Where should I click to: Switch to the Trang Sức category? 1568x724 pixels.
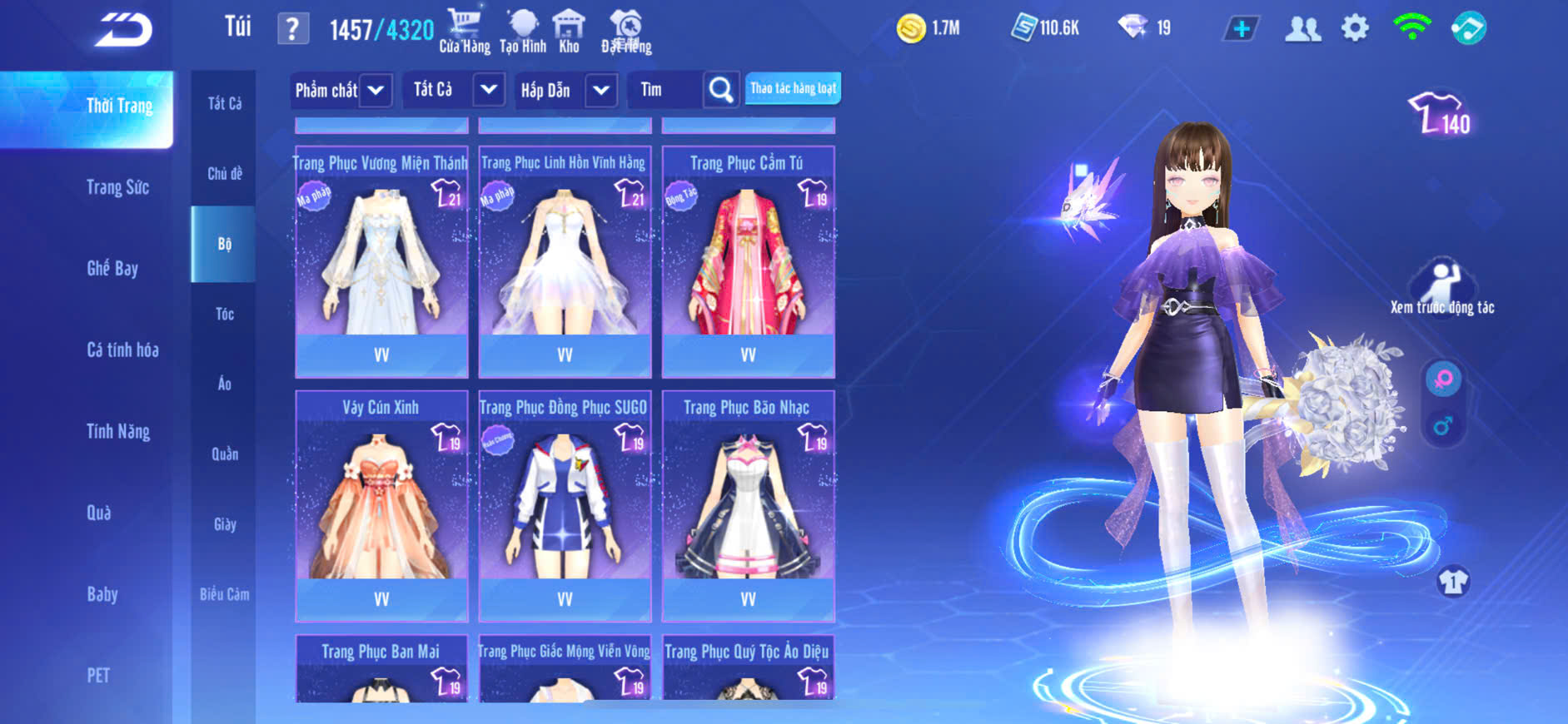pos(117,187)
